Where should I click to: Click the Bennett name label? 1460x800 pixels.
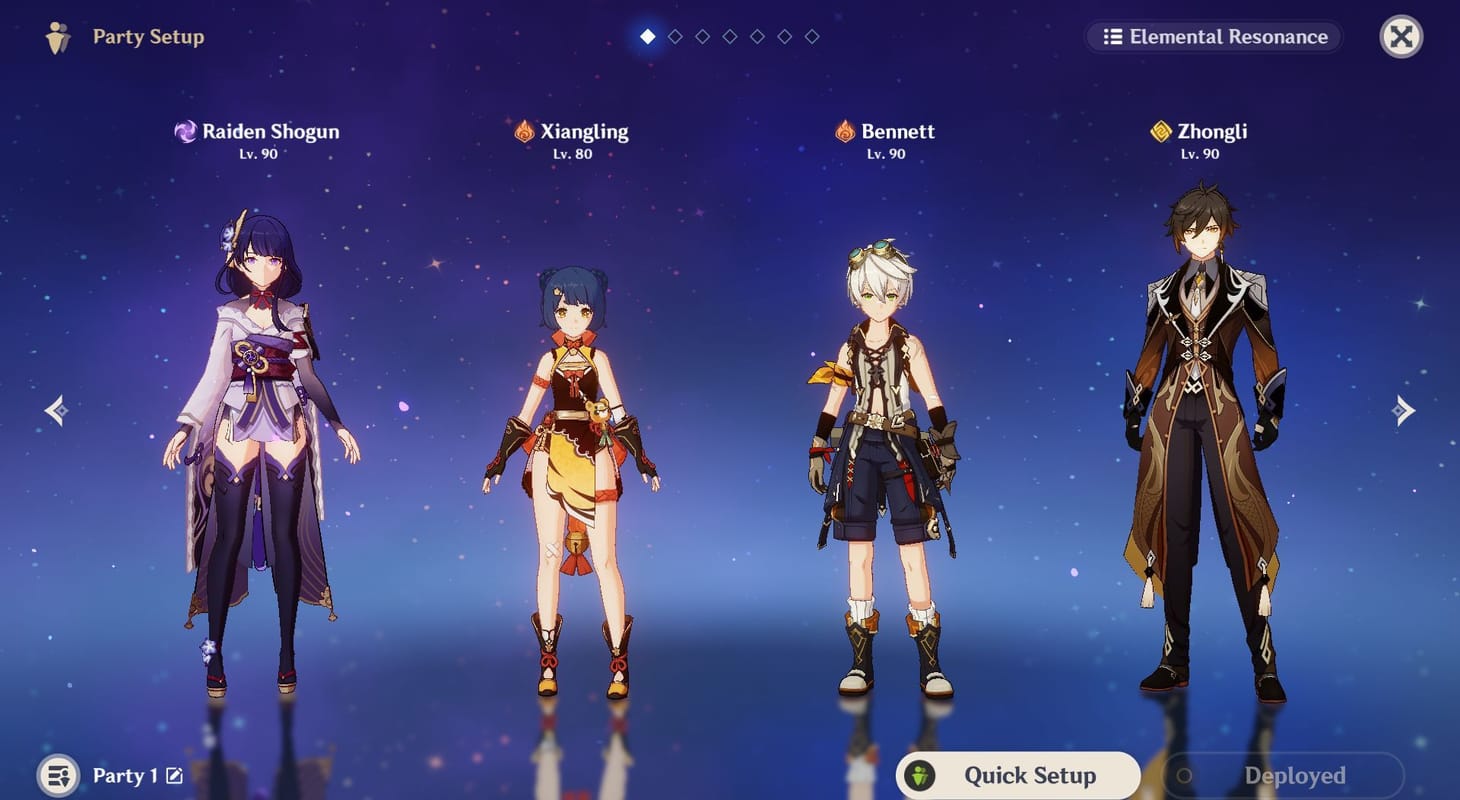(x=899, y=131)
